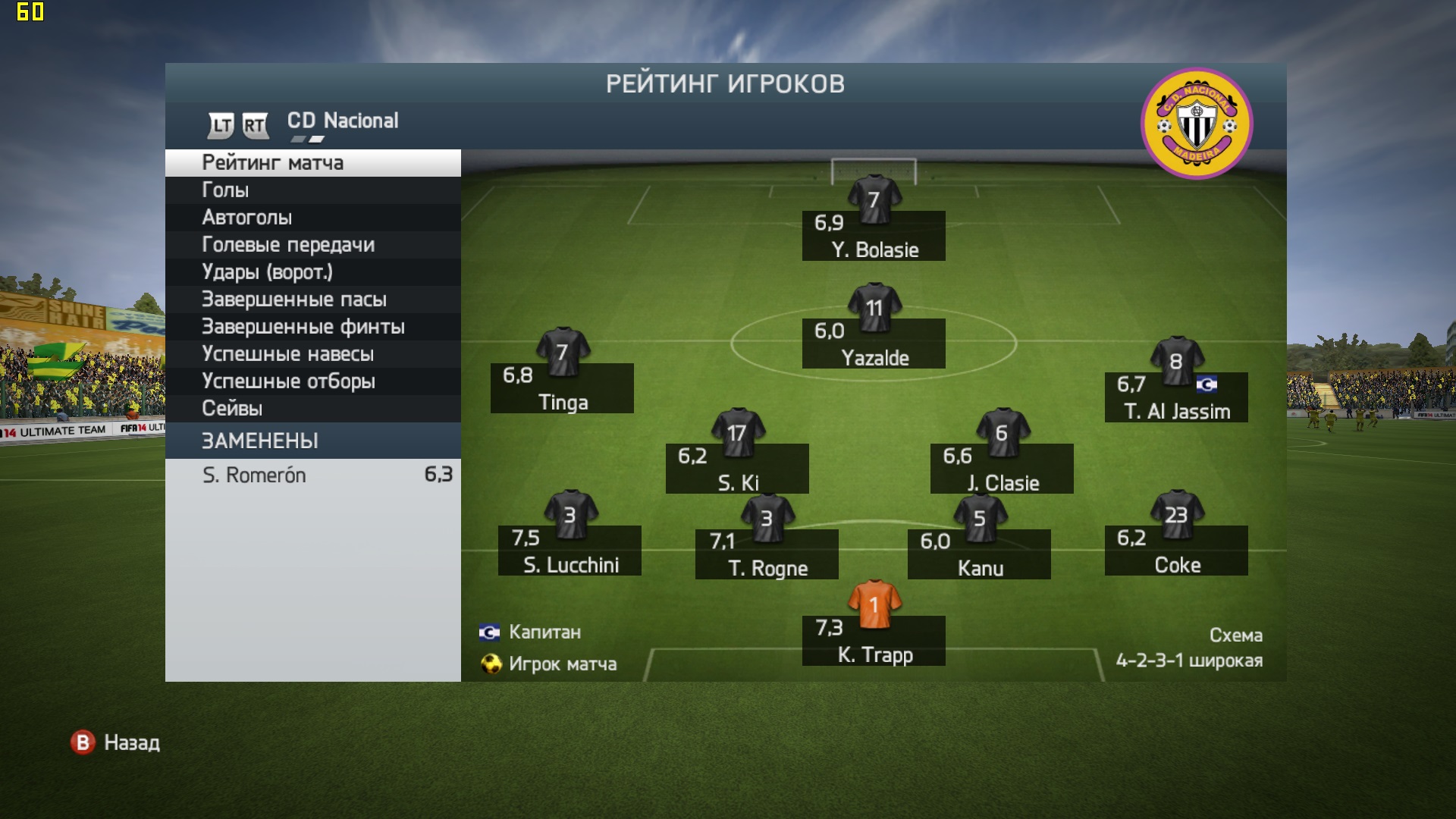The width and height of the screenshot is (1456, 819).
Task: Choose Завершенные финты entry
Action: coord(312,327)
